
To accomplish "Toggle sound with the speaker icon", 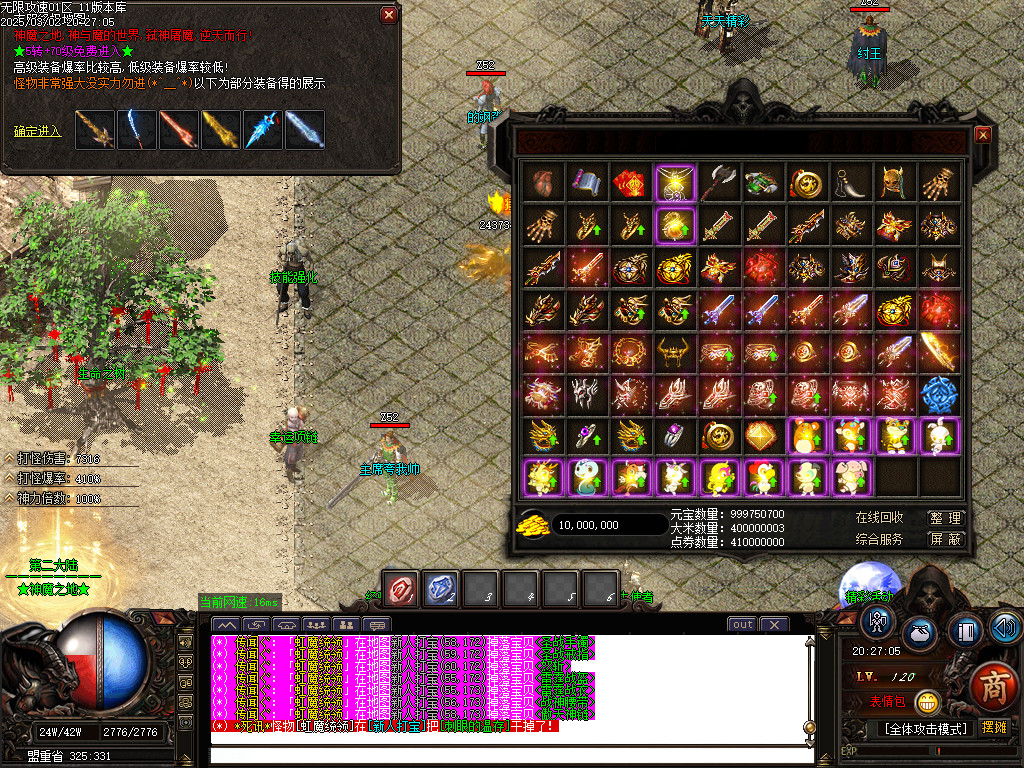I will click(1004, 628).
